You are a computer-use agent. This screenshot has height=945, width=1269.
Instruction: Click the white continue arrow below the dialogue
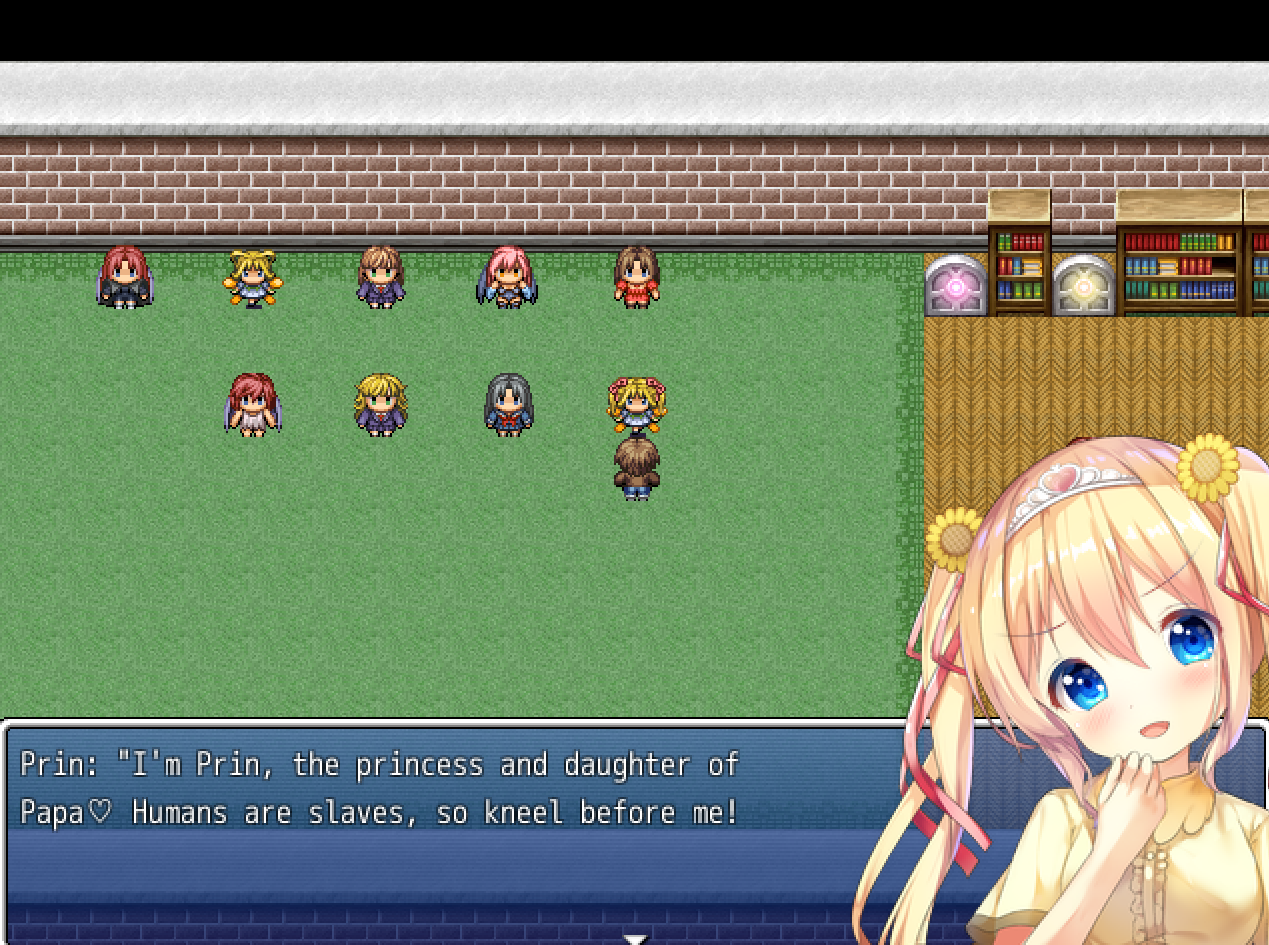tap(635, 939)
